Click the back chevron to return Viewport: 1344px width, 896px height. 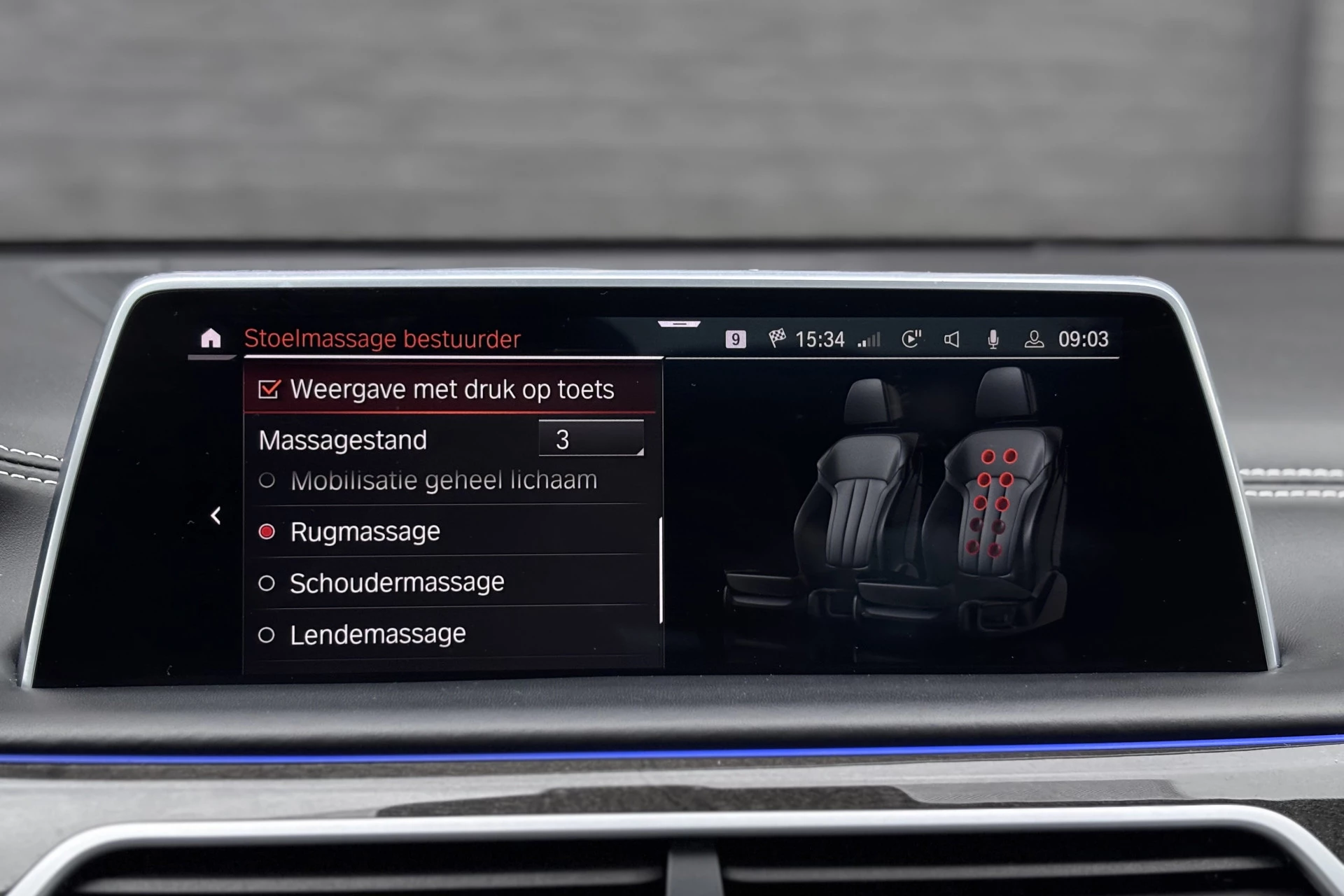coord(215,516)
